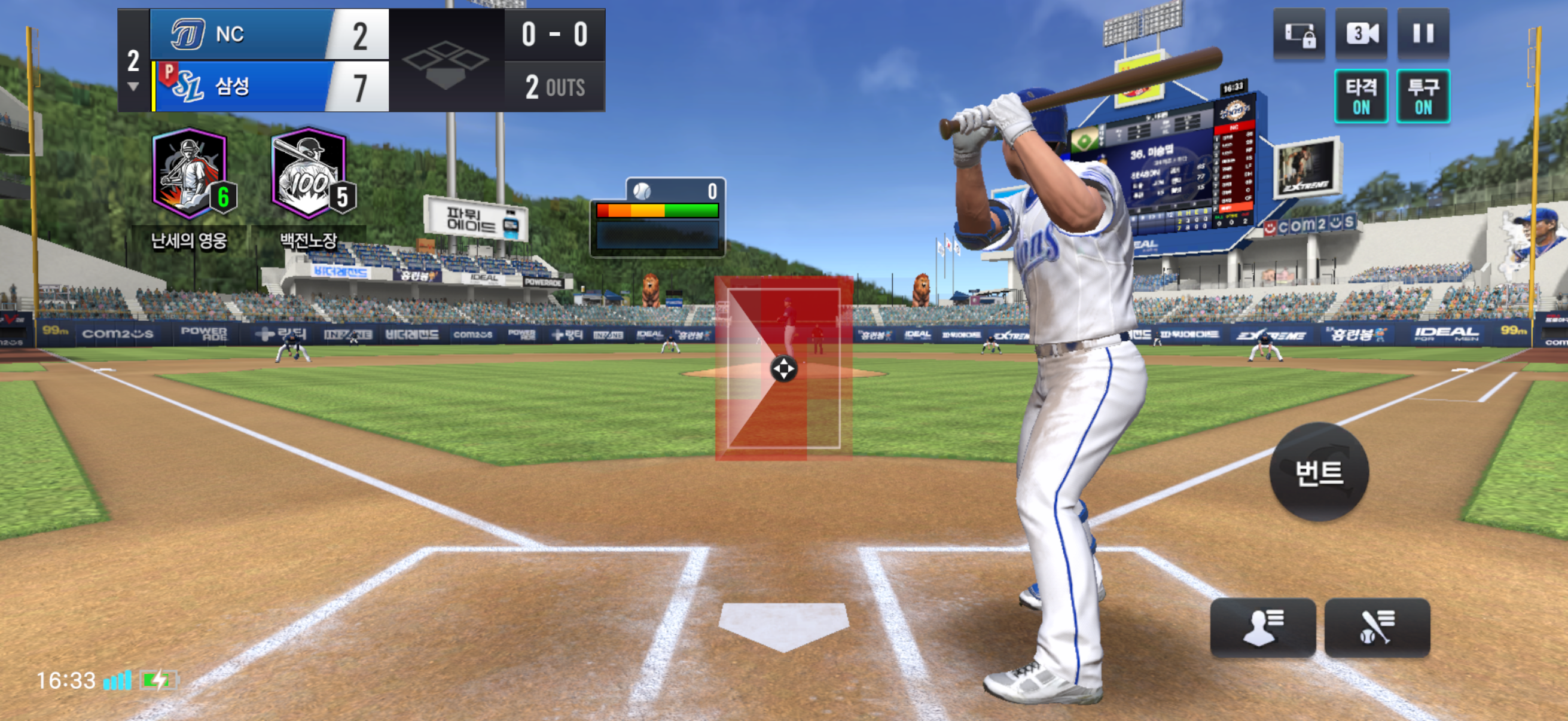The height and width of the screenshot is (721, 1568).
Task: Toggle the 투구 ON pitching setting
Action: (x=1423, y=96)
